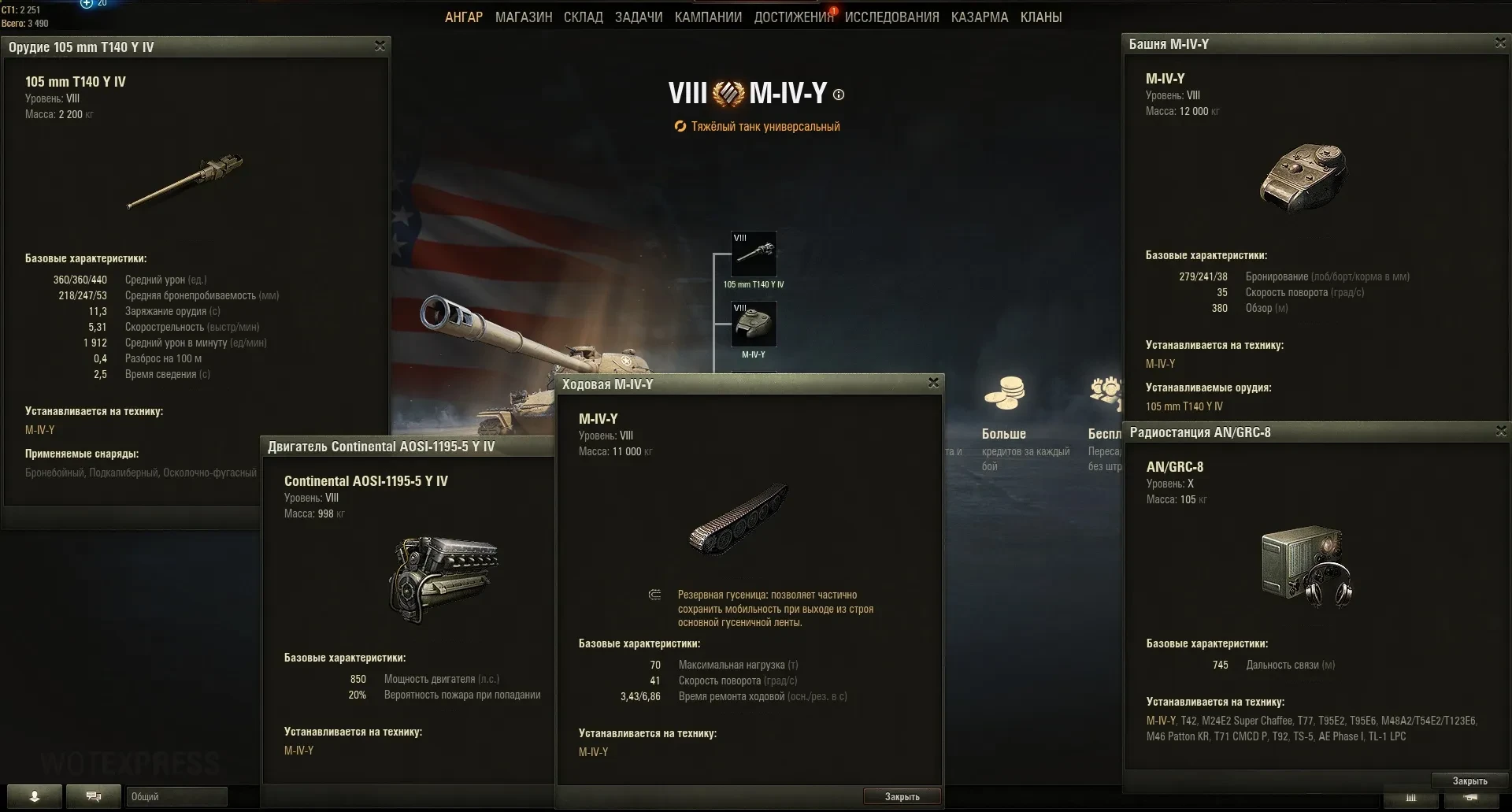This screenshot has width=1512, height=812.
Task: Go to the СКЛАД tab
Action: click(x=583, y=17)
